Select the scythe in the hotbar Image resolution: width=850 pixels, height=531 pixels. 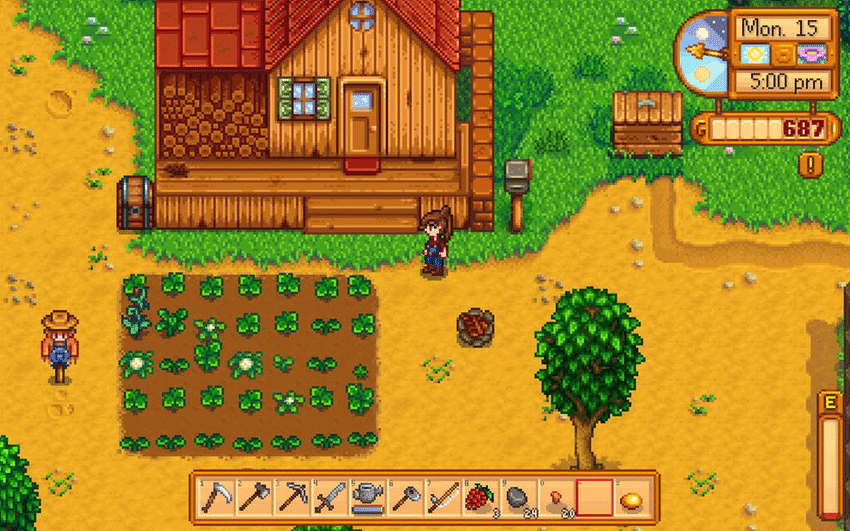215,495
